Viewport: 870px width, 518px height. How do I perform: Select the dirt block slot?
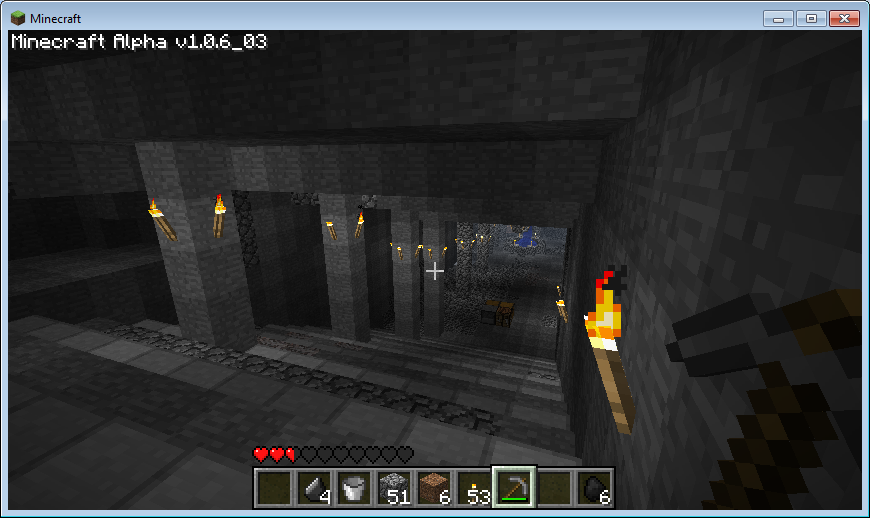coord(434,488)
